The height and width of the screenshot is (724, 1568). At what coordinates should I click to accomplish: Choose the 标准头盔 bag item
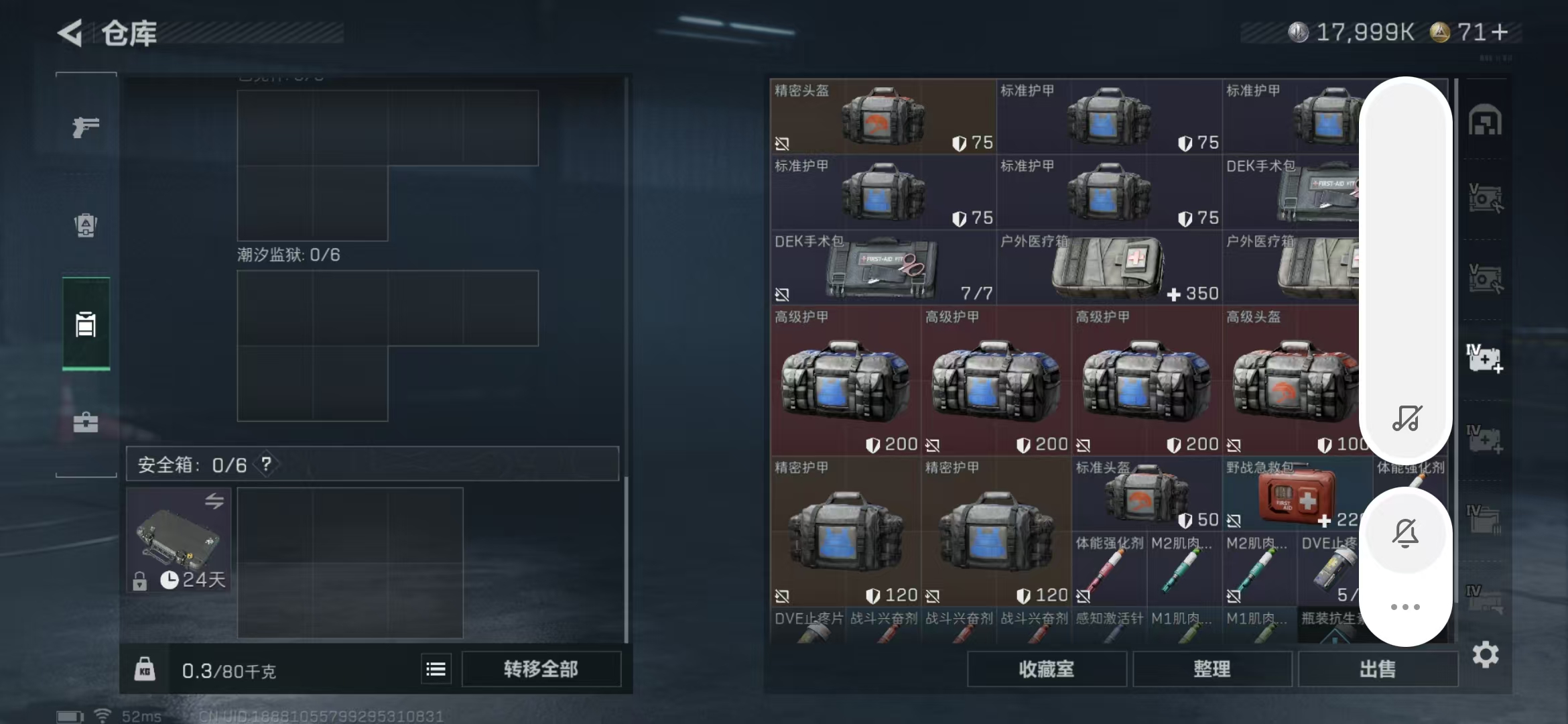click(1146, 495)
